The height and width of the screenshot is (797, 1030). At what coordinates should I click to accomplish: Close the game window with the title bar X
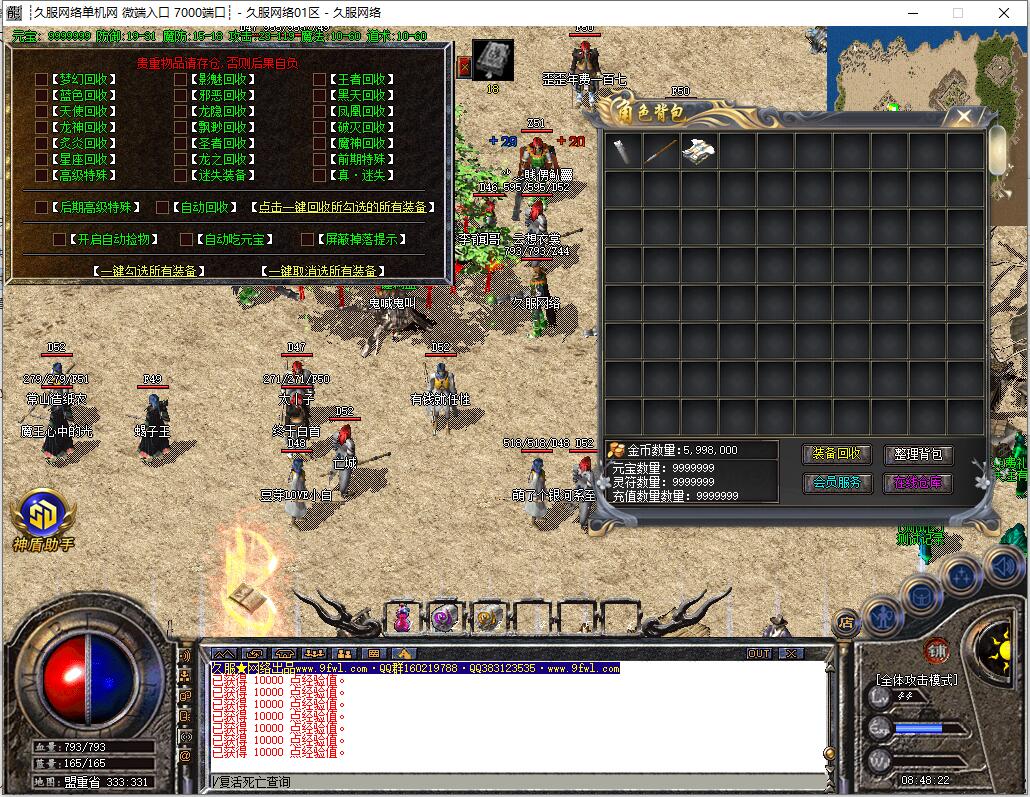(1004, 13)
